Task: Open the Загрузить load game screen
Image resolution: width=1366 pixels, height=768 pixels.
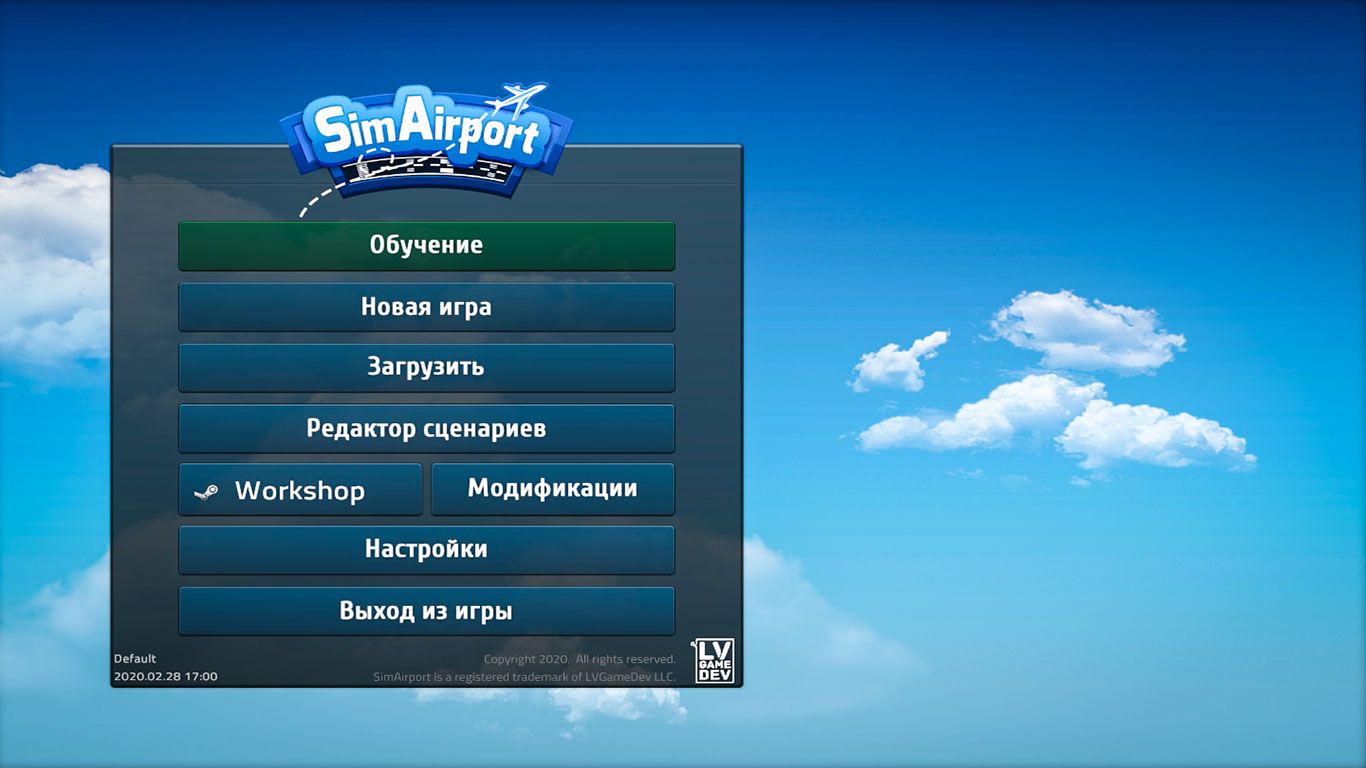Action: tap(427, 368)
